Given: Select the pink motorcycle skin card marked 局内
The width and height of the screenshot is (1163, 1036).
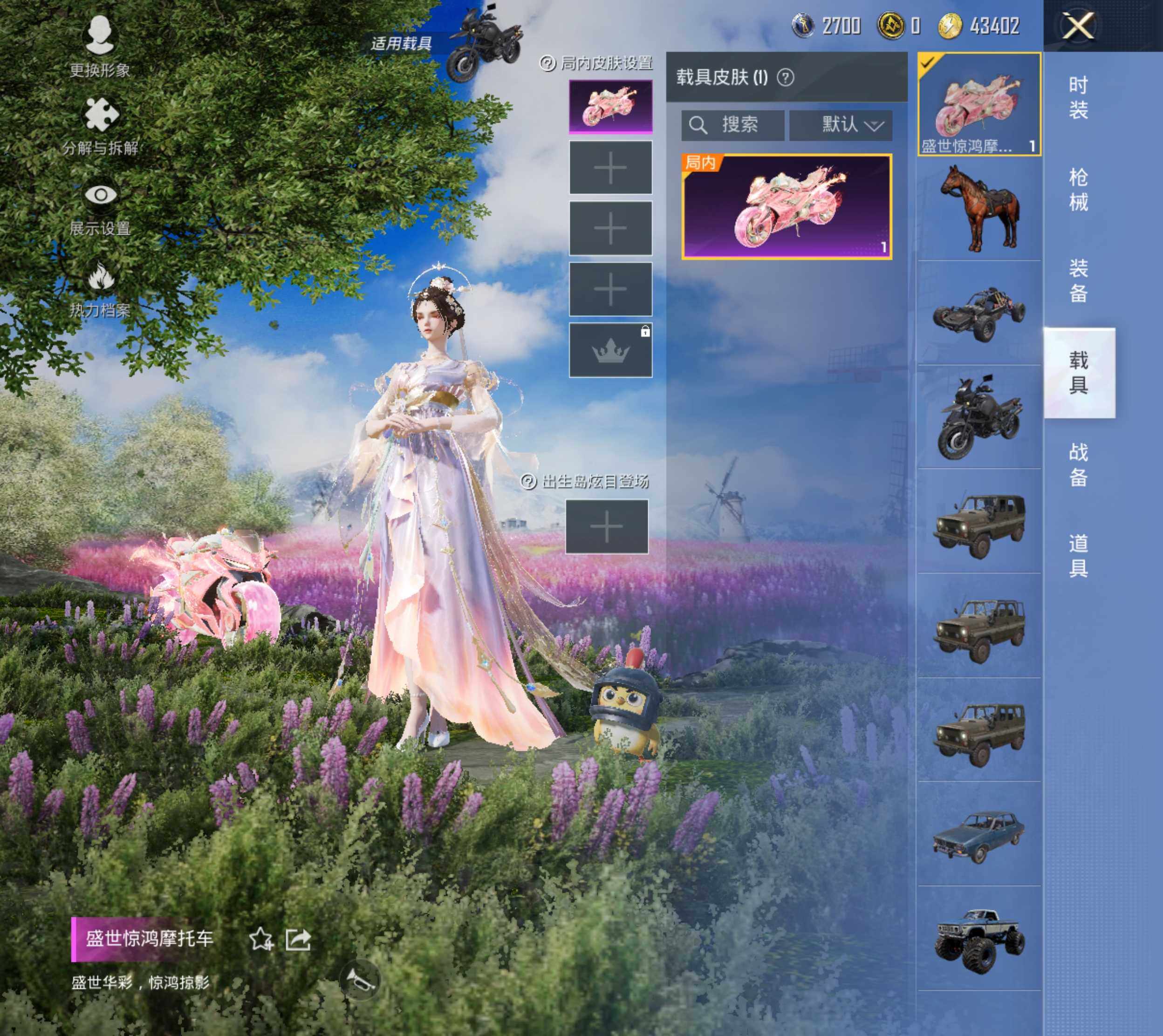Looking at the screenshot, I should pos(787,207).
